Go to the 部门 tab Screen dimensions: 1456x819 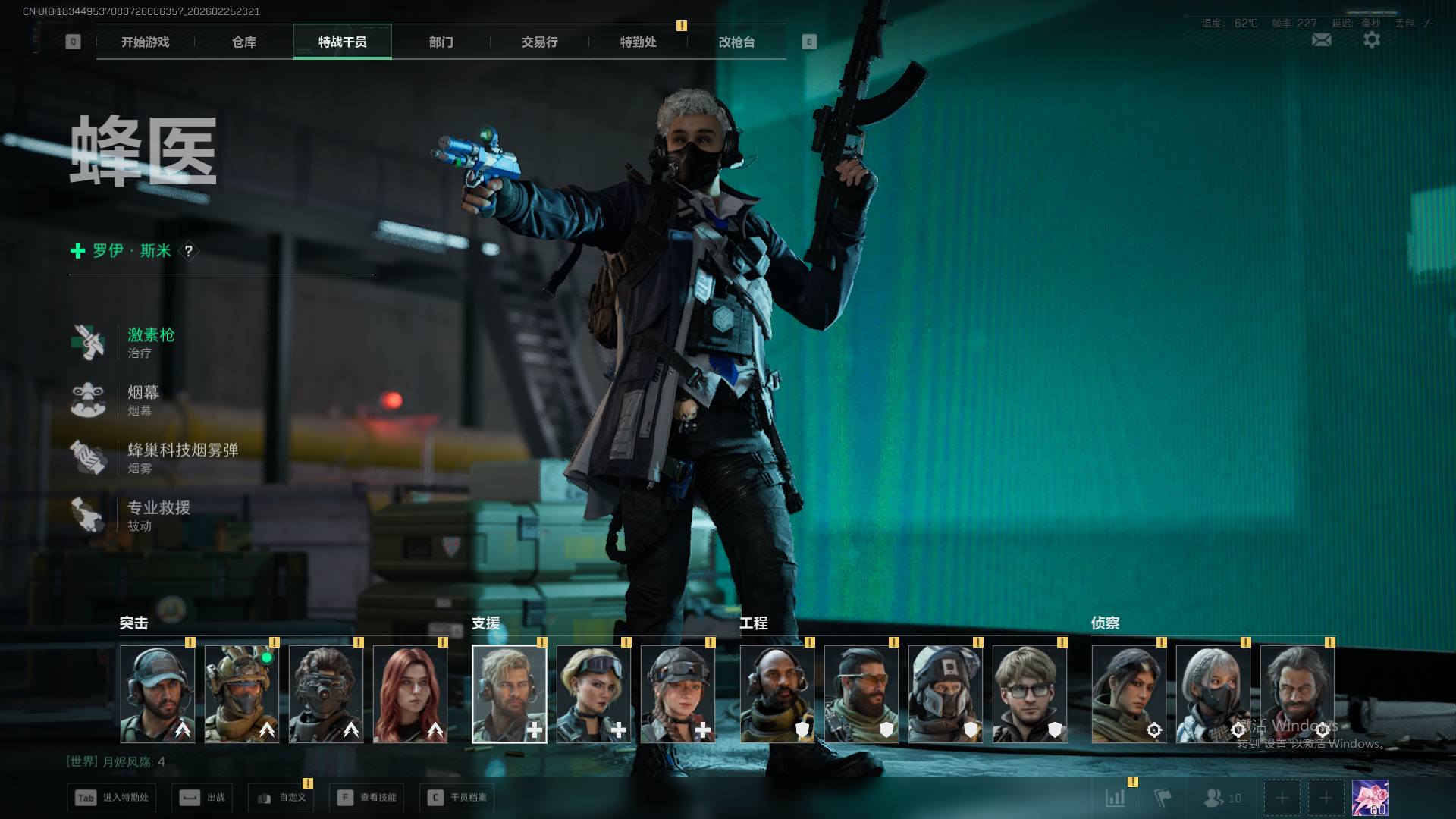click(x=441, y=42)
